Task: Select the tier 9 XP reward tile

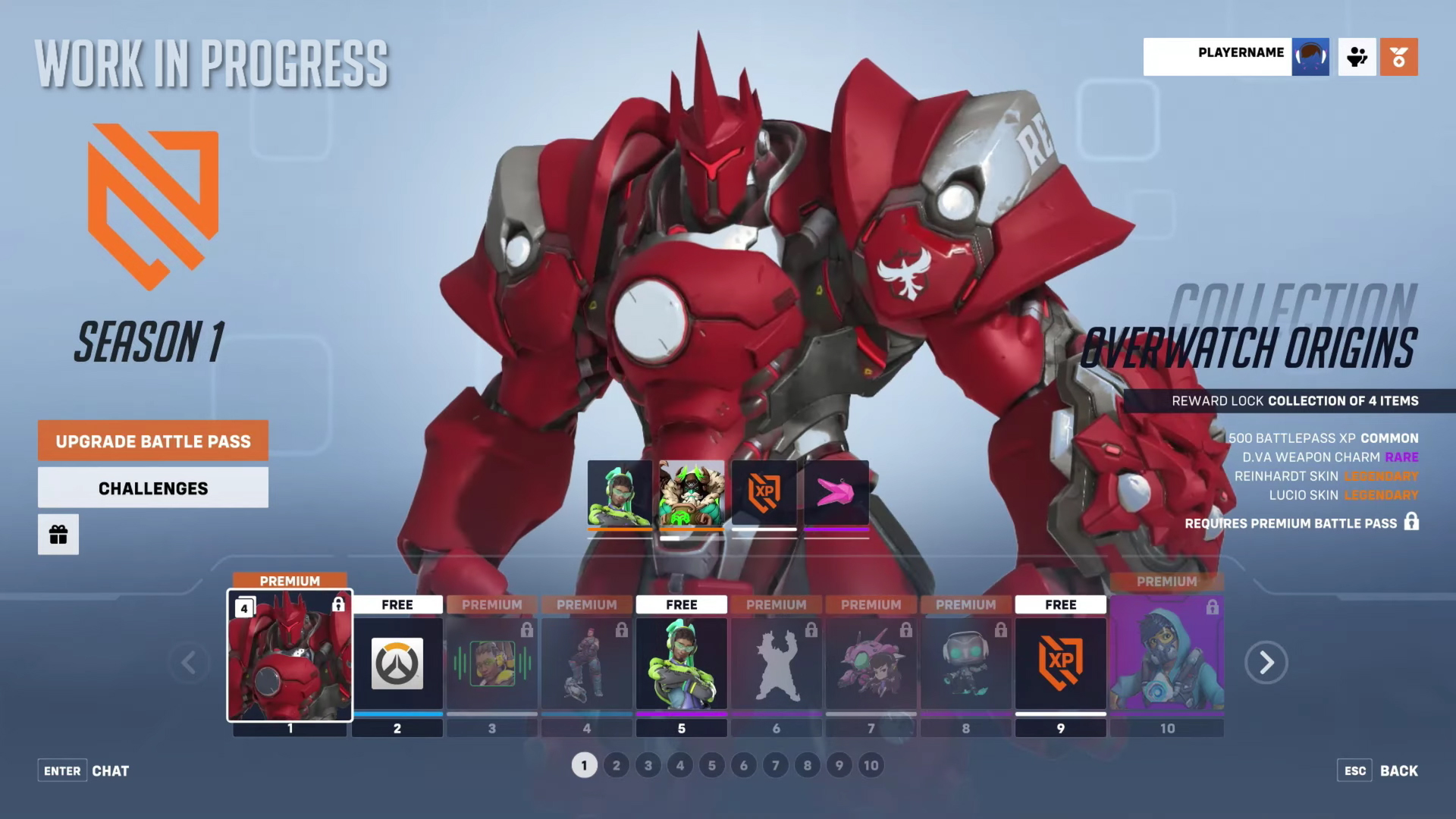Action: point(1060,664)
